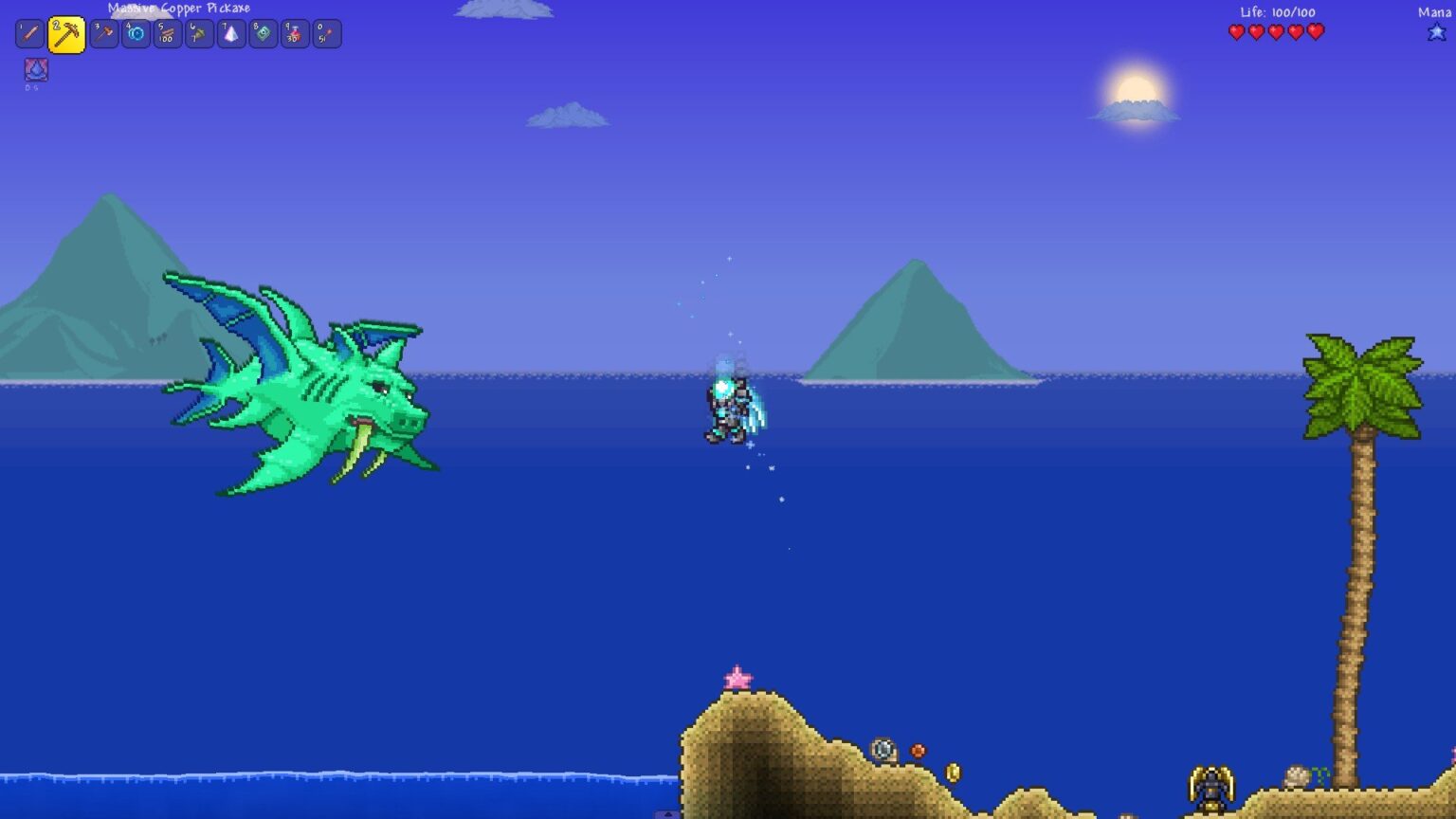This screenshot has height=819, width=1456.
Task: Click the player character with jetpack
Action: point(730,408)
